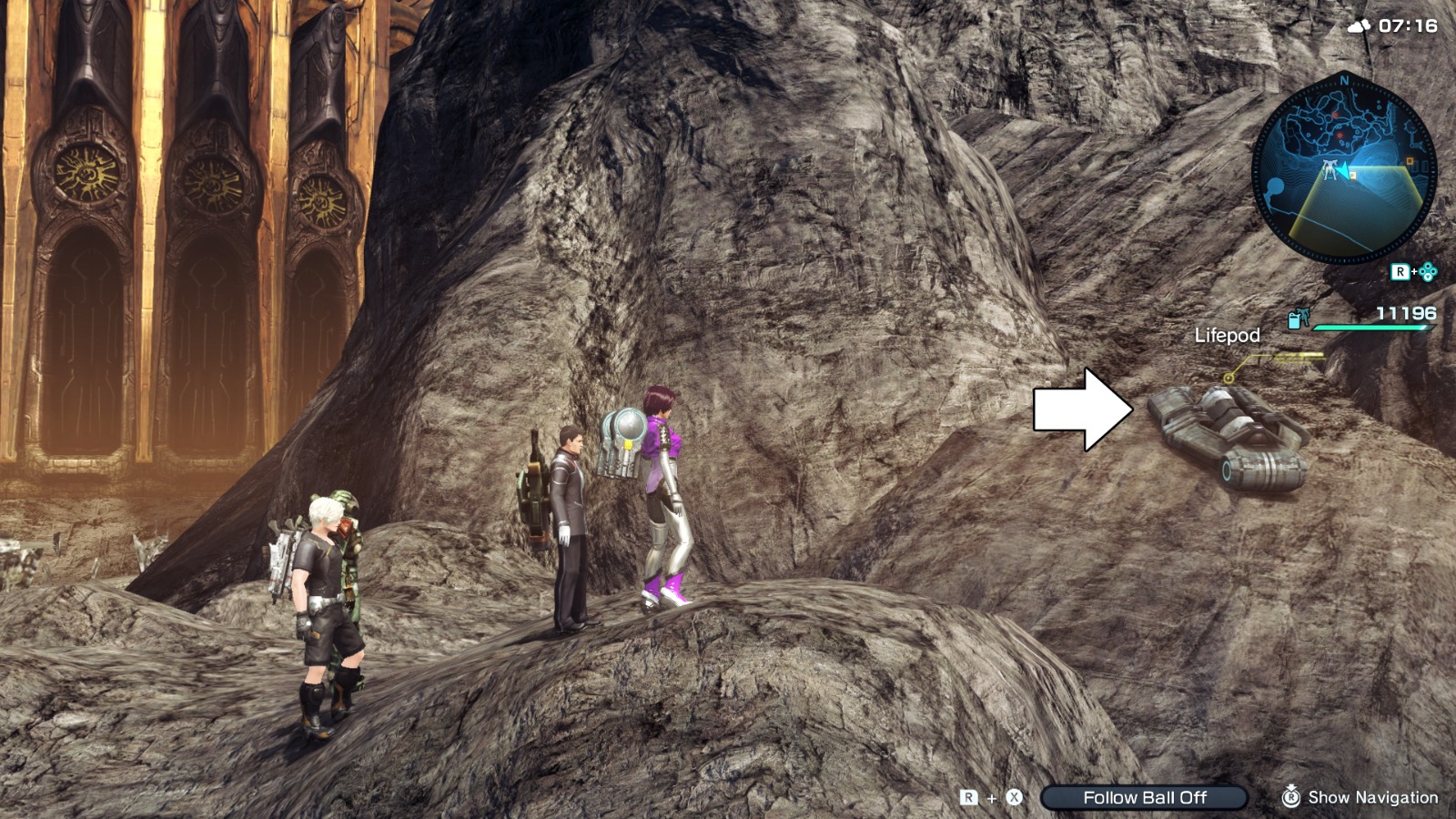The width and height of the screenshot is (1456, 819).
Task: Click the d-pad icon beside the R button prompt
Action: (x=1428, y=271)
